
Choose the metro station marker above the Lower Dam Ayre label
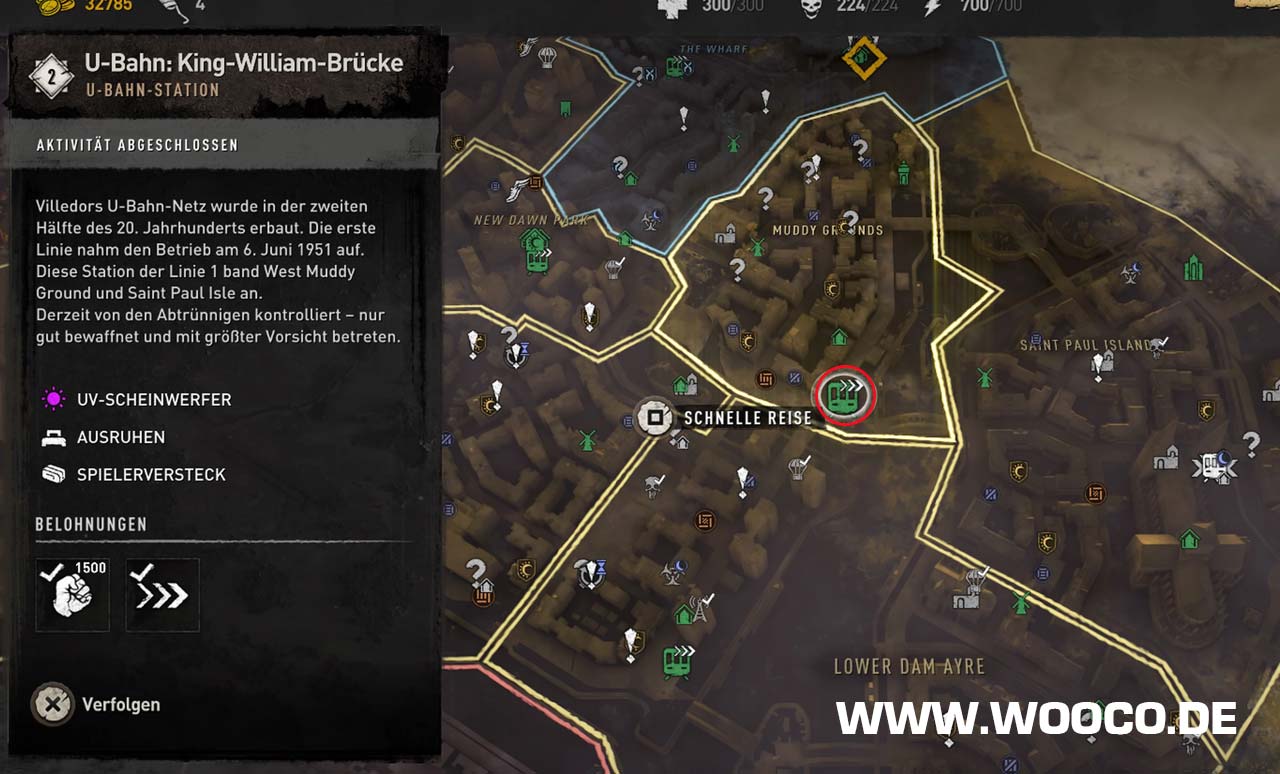(x=677, y=660)
